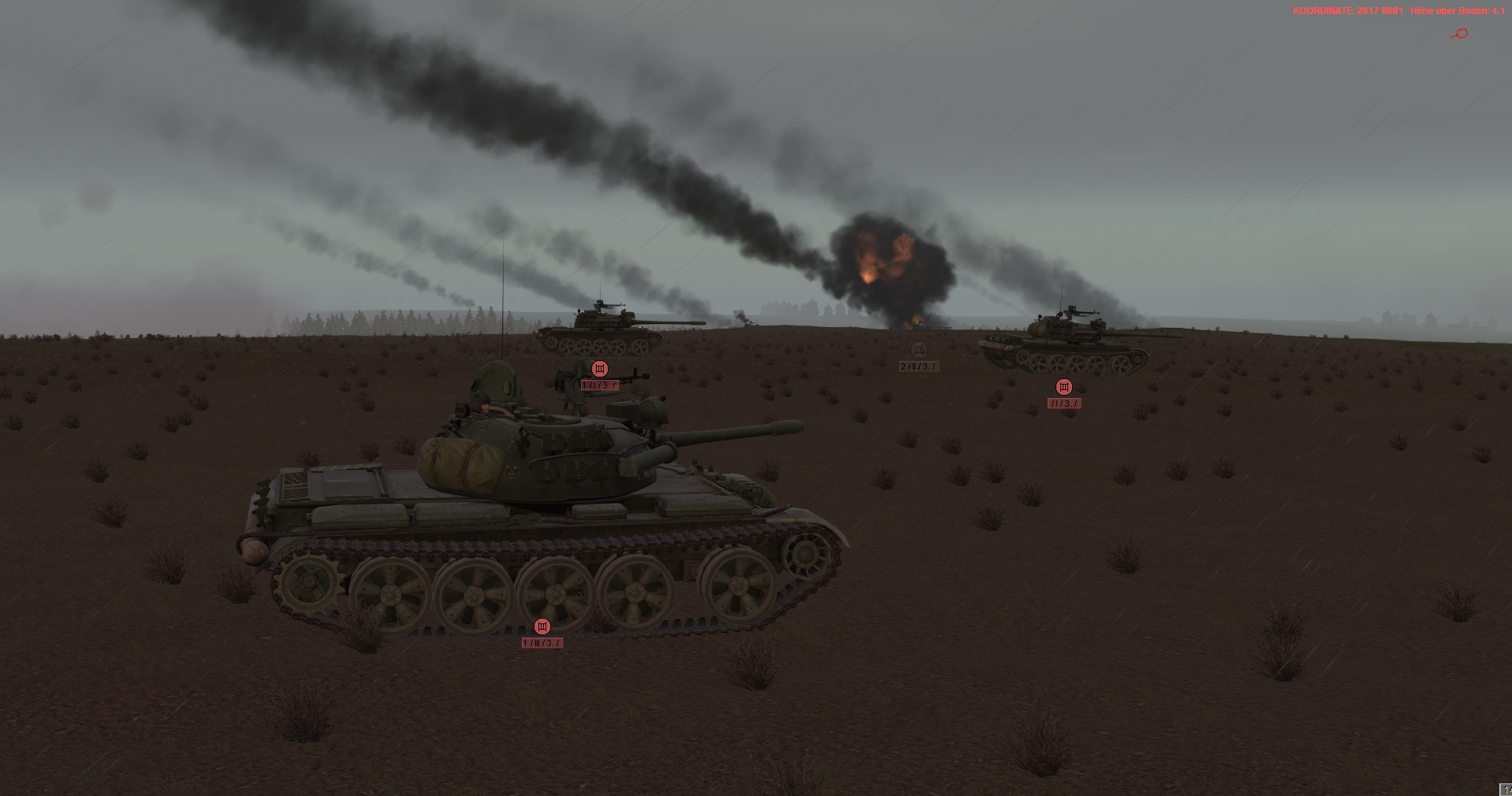Viewport: 1512px width, 796px height.
Task: Select the unit marker labeled 1/I/3./
Action: click(x=600, y=369)
